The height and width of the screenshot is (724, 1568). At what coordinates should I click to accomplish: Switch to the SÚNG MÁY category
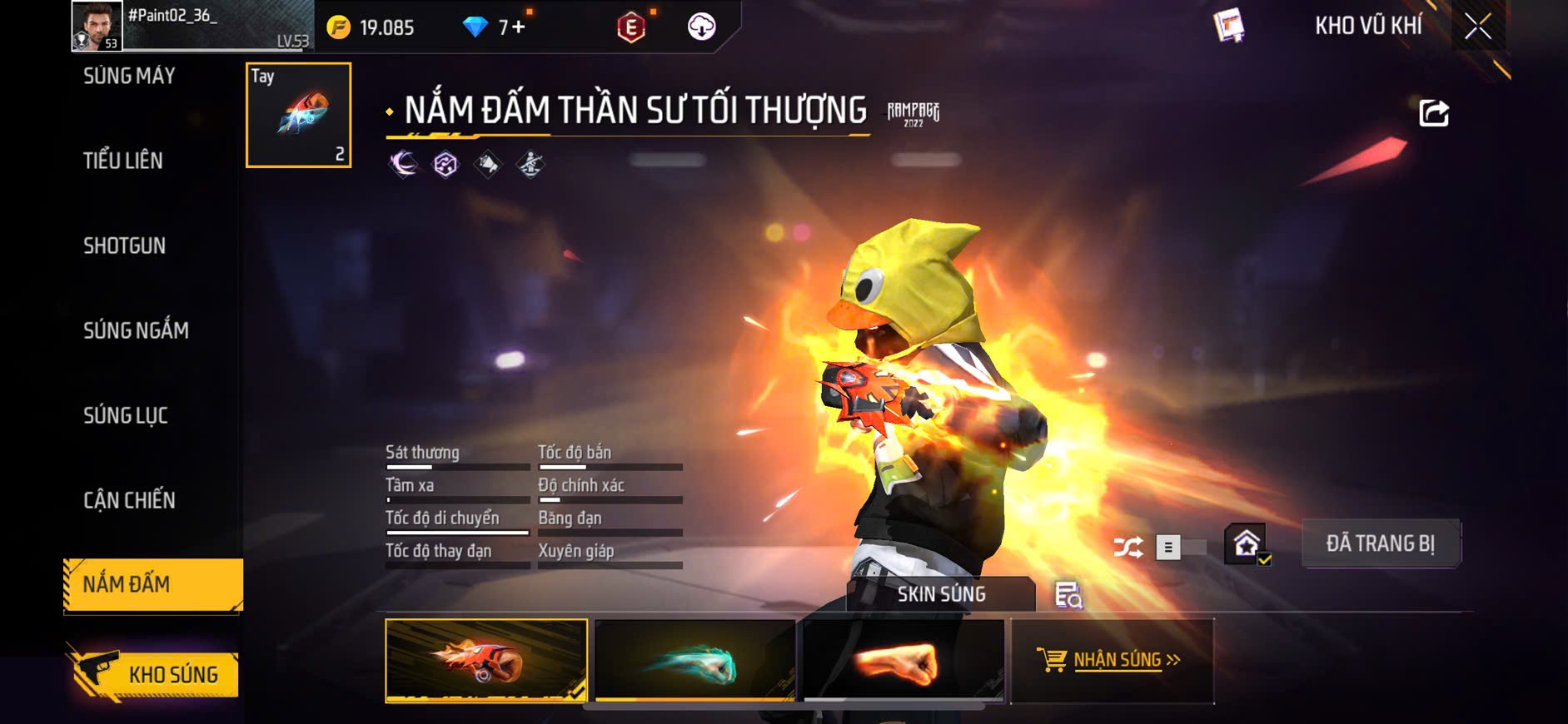[x=129, y=77]
